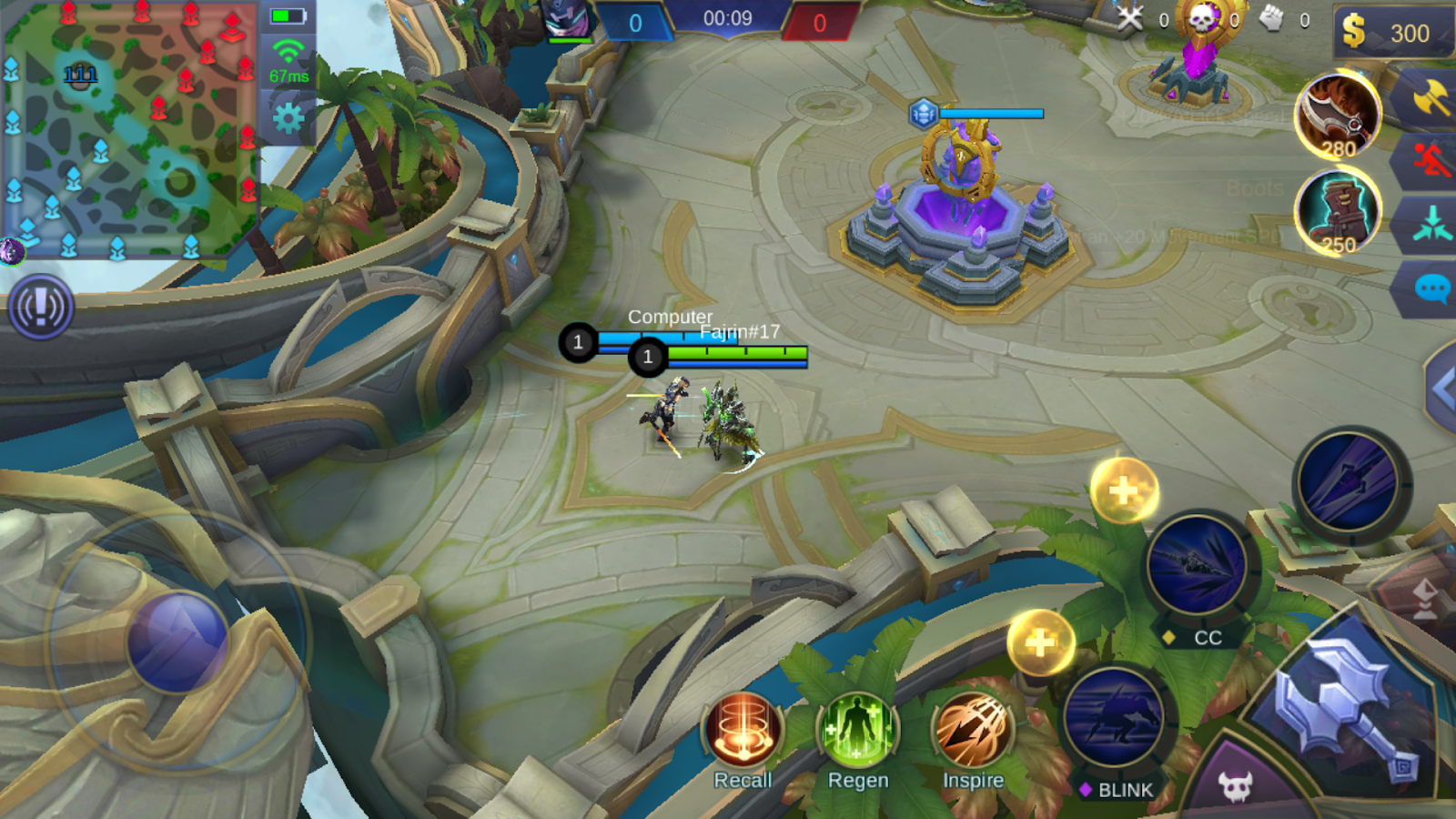This screenshot has height=819, width=1456.
Task: Send the red running-figure retreat signal
Action: 1431,160
